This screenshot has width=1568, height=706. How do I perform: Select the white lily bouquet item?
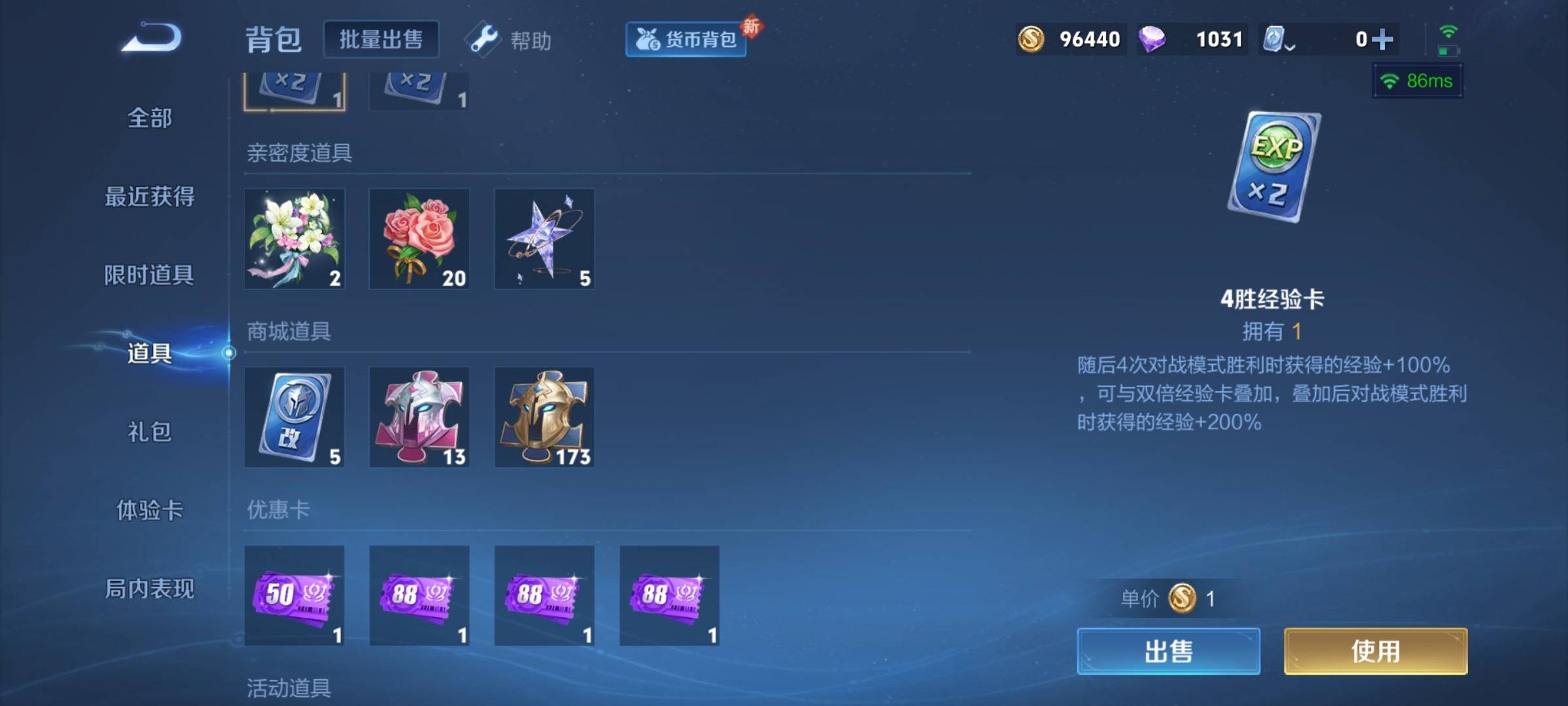coord(295,239)
